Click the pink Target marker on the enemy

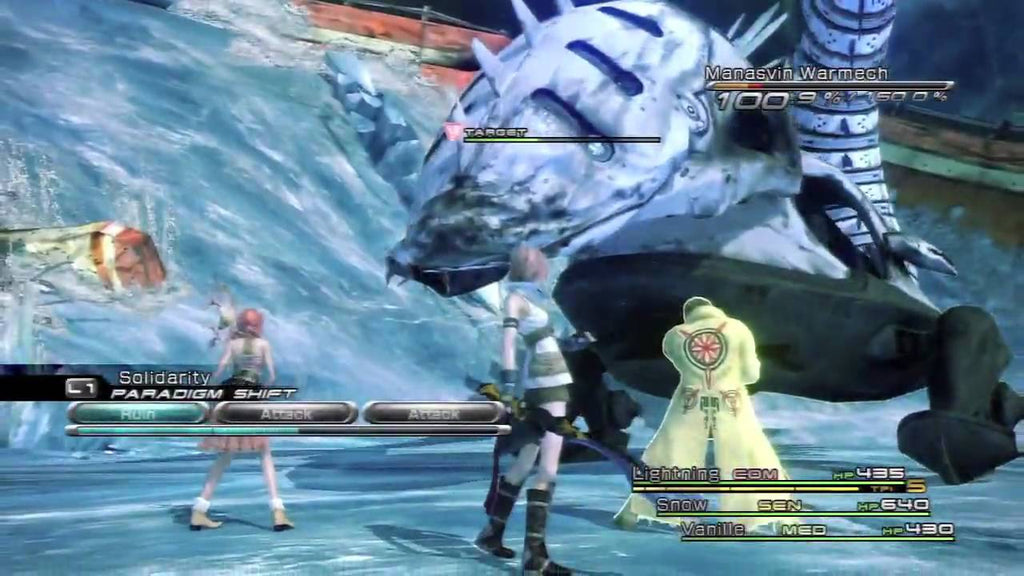coord(454,131)
